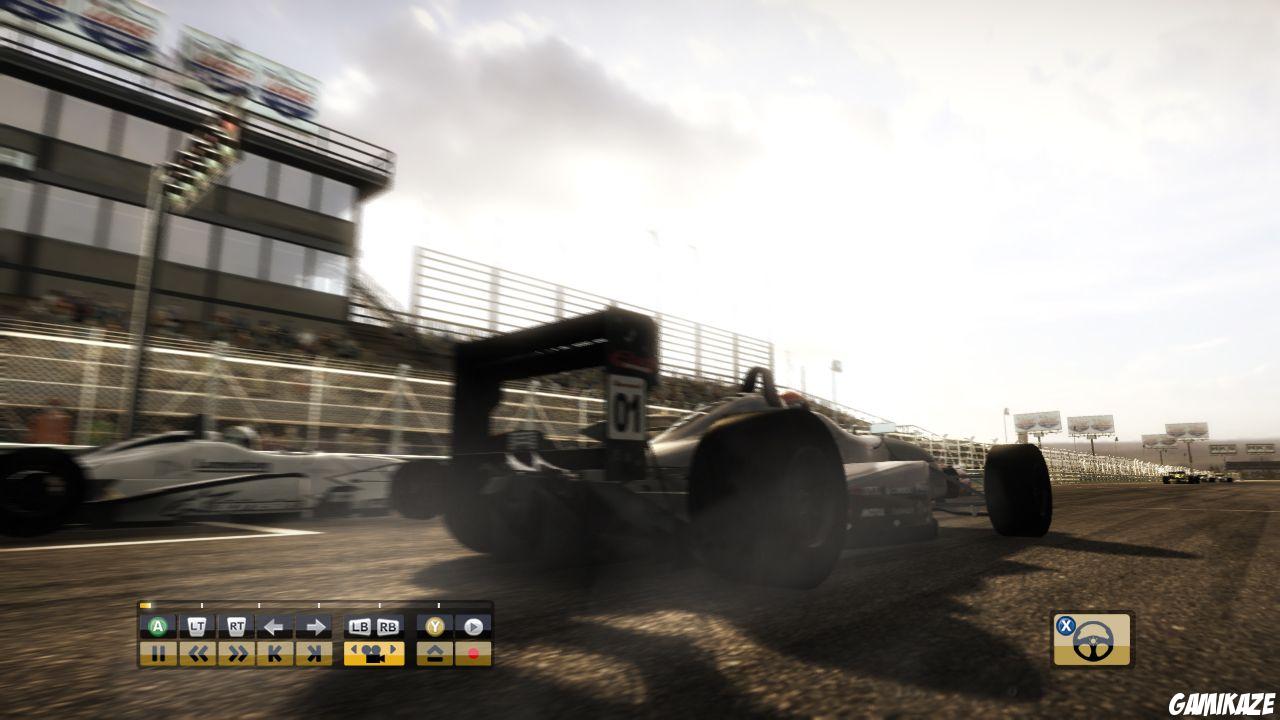The width and height of the screenshot is (1280, 720).
Task: Jump back a frame with the skip-back icon
Action: tap(277, 652)
